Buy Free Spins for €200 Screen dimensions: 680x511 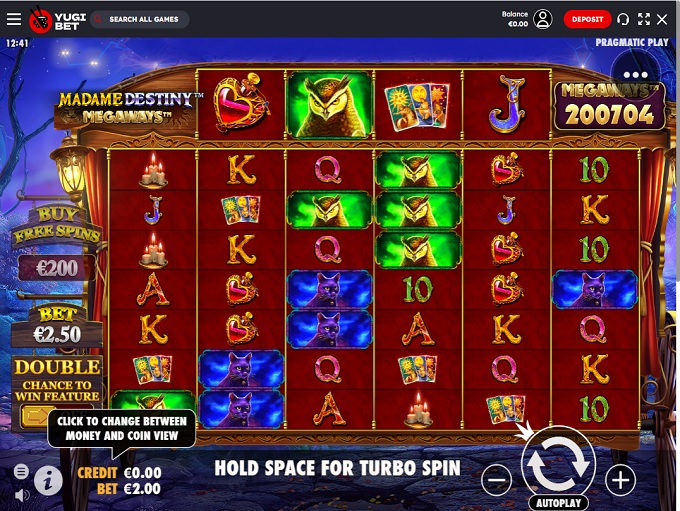click(56, 267)
